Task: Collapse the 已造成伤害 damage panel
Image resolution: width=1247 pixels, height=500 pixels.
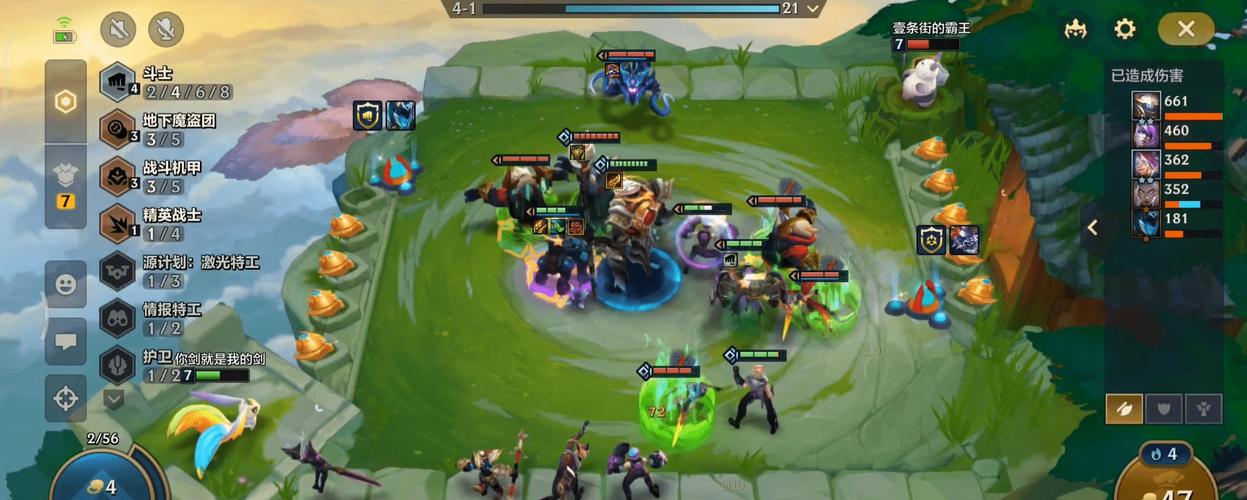Action: click(x=1093, y=227)
